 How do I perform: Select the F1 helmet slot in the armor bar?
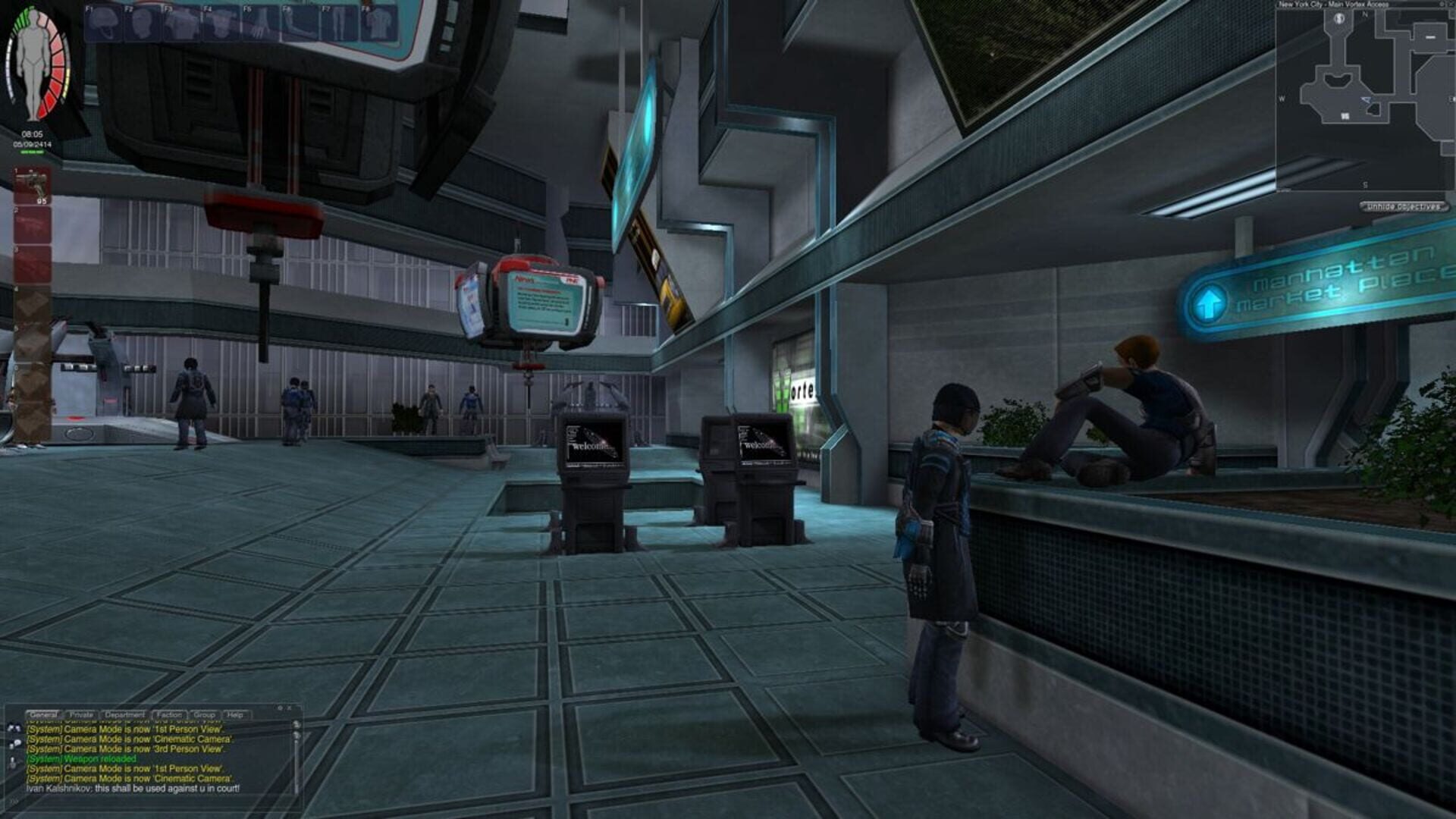pyautogui.click(x=102, y=21)
